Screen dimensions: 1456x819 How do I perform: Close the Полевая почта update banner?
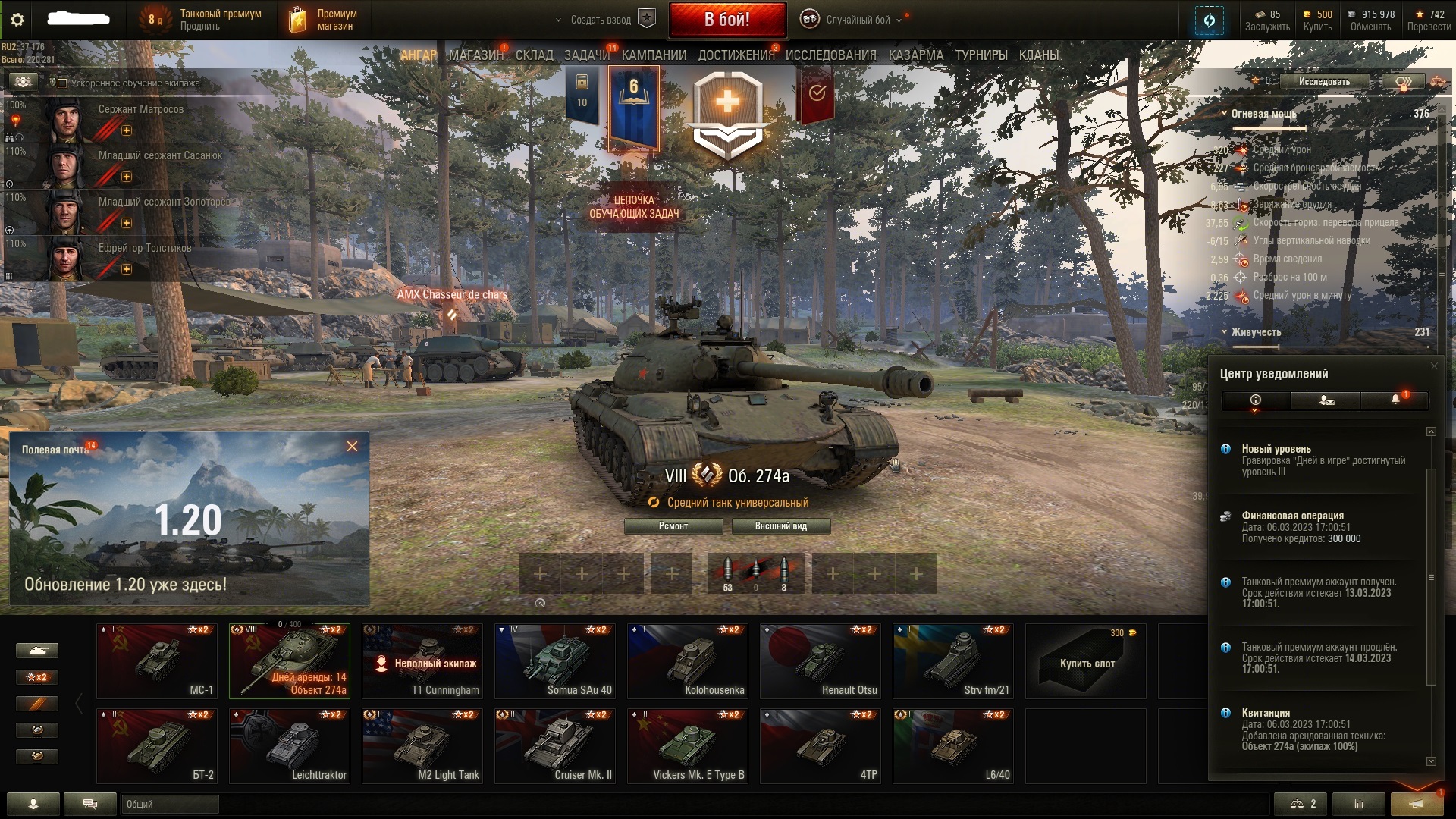[x=352, y=447]
